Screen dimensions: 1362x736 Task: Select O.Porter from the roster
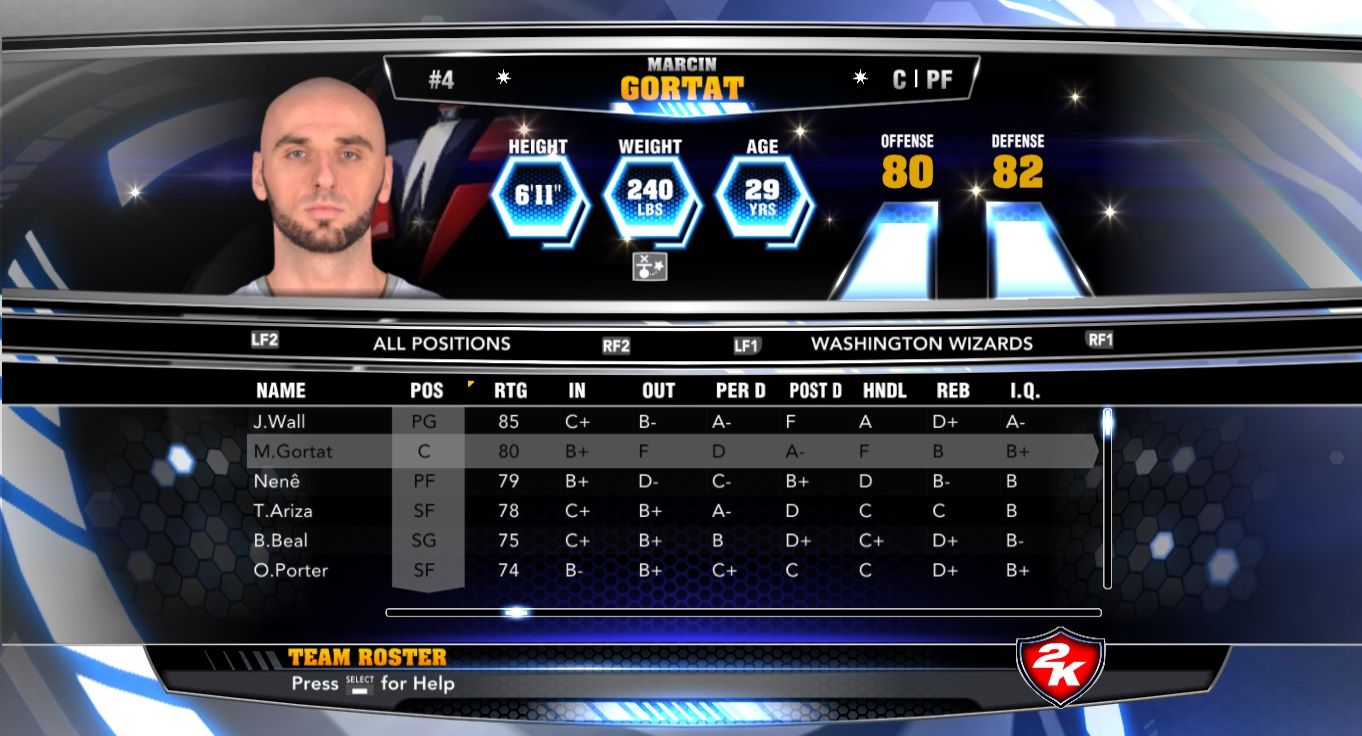tap(291, 571)
